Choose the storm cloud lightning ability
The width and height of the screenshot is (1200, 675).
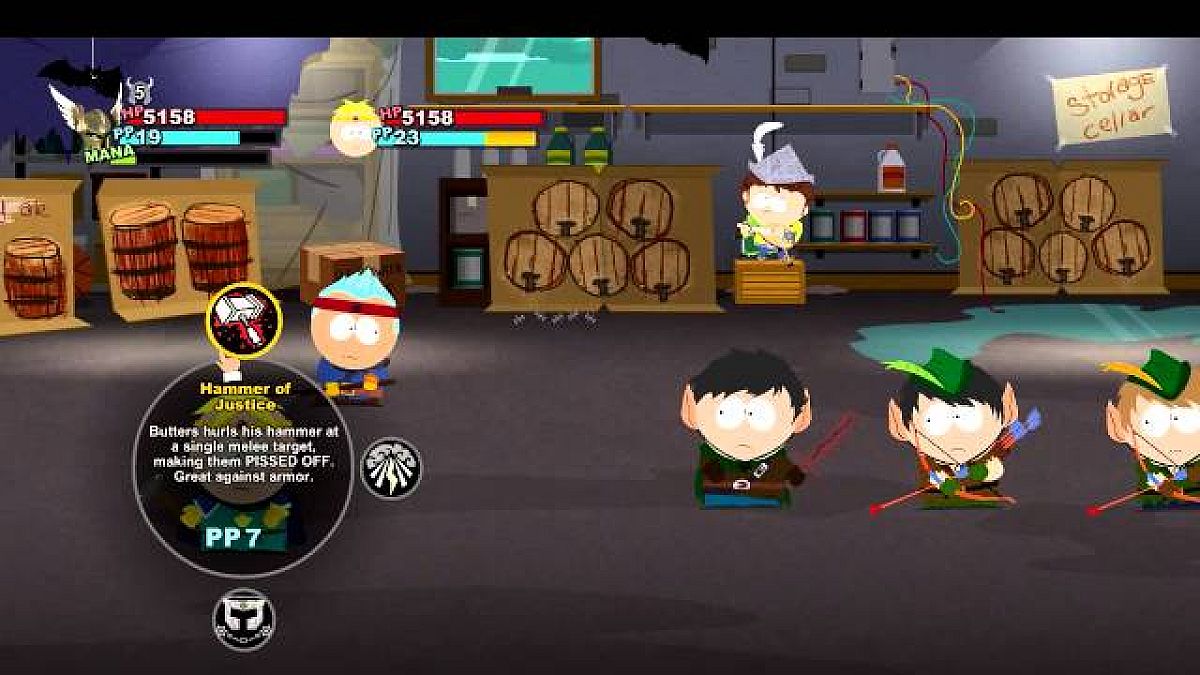pos(391,467)
